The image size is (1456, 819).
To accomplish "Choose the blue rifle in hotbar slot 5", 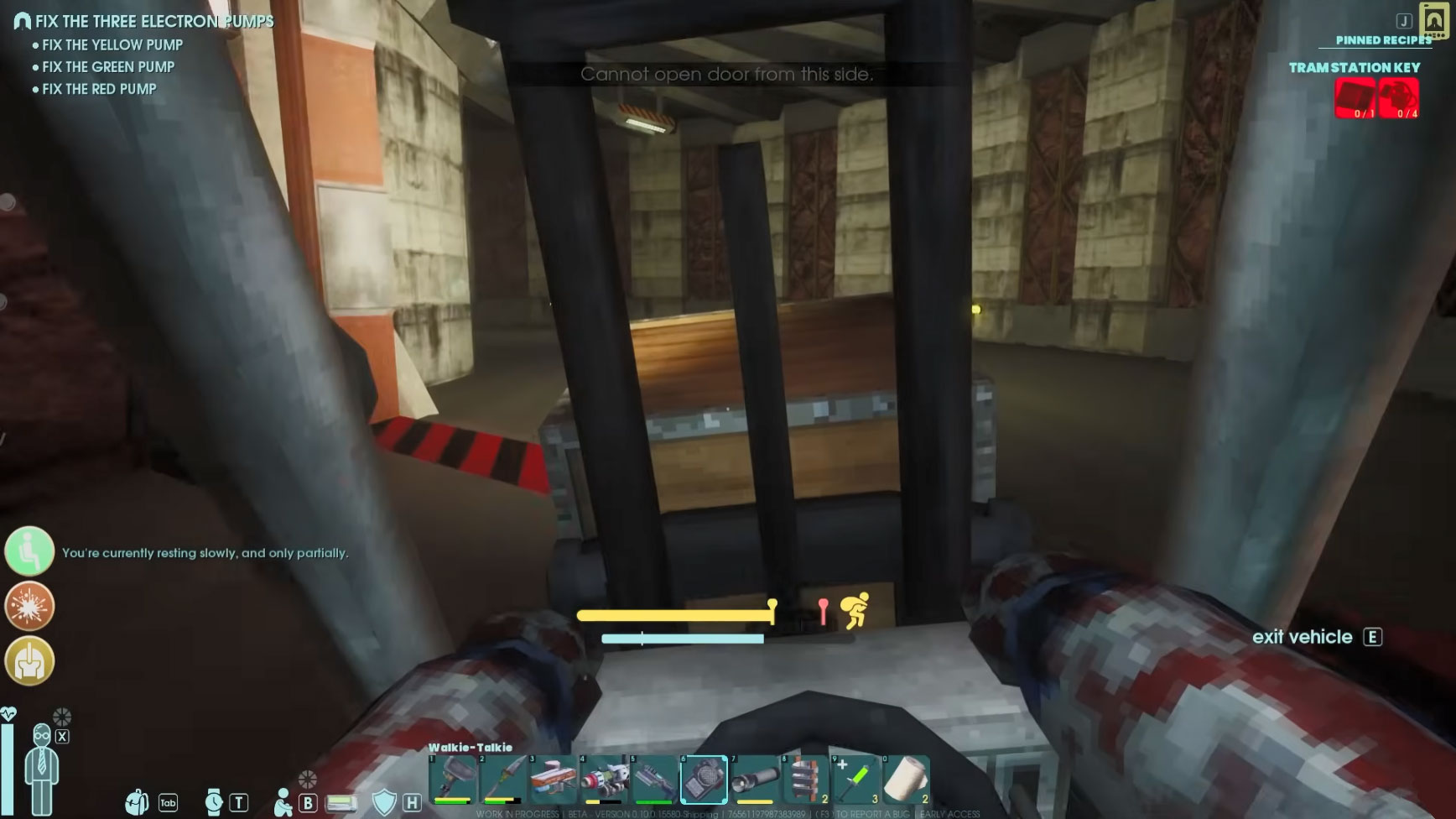I will click(x=654, y=779).
